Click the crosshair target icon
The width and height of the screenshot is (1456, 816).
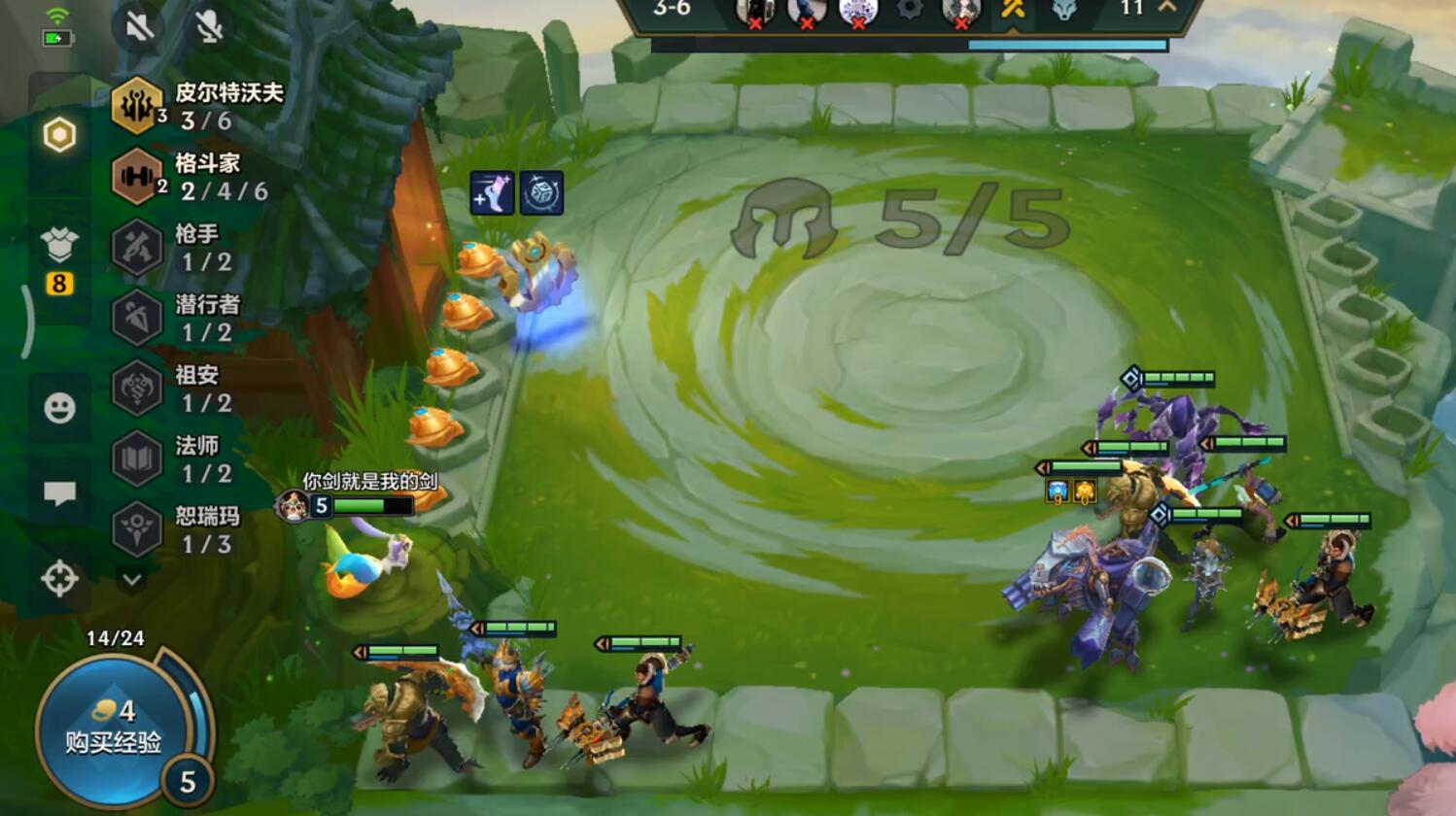[x=59, y=579]
